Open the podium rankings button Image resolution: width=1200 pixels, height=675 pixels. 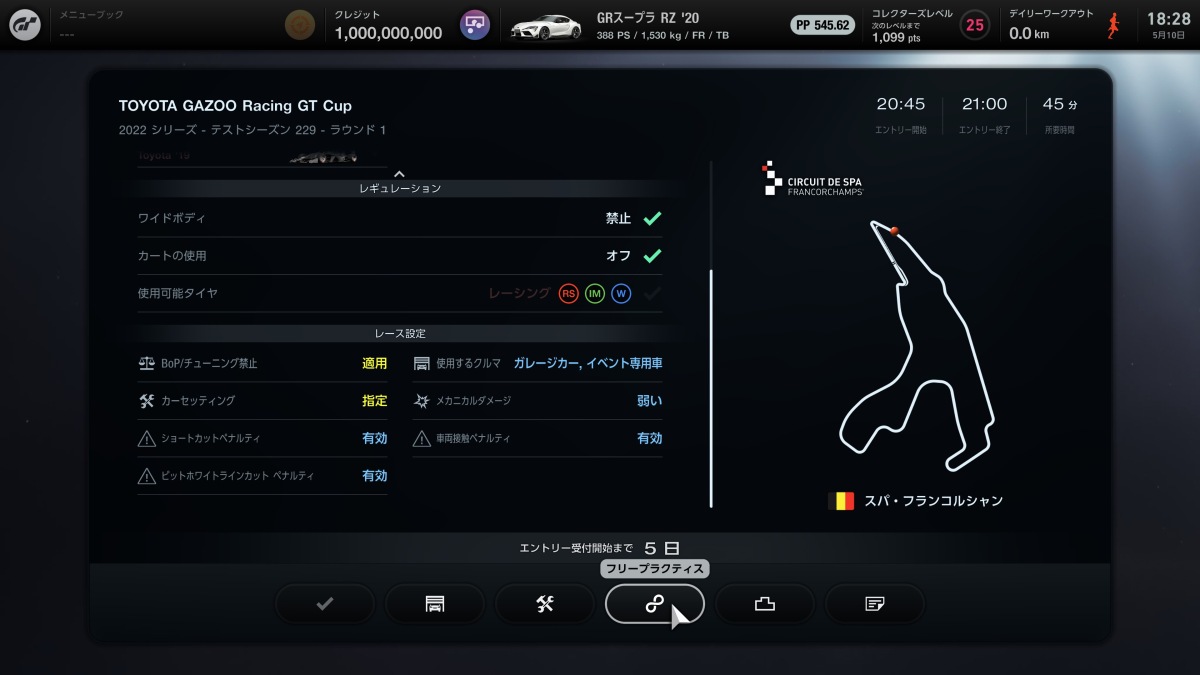(x=765, y=603)
